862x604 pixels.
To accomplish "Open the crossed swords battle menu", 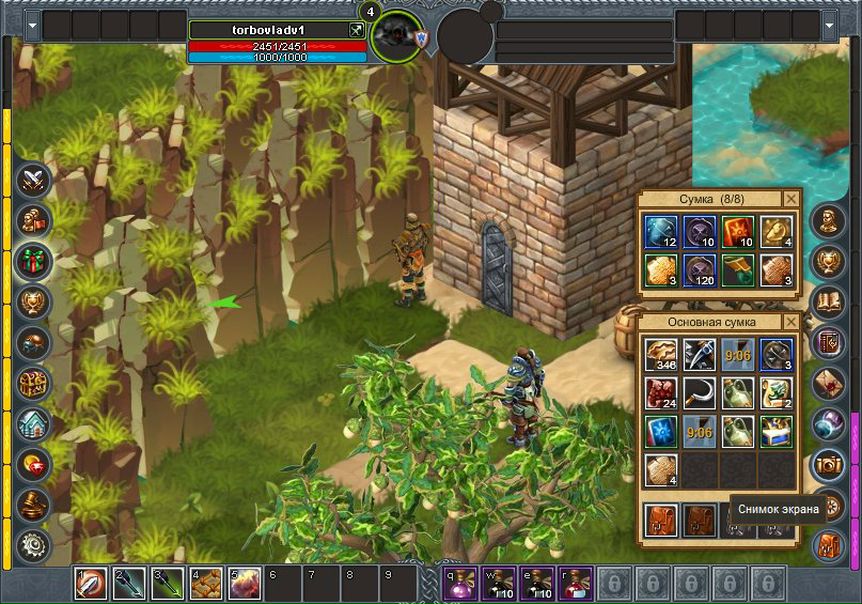I will [33, 179].
